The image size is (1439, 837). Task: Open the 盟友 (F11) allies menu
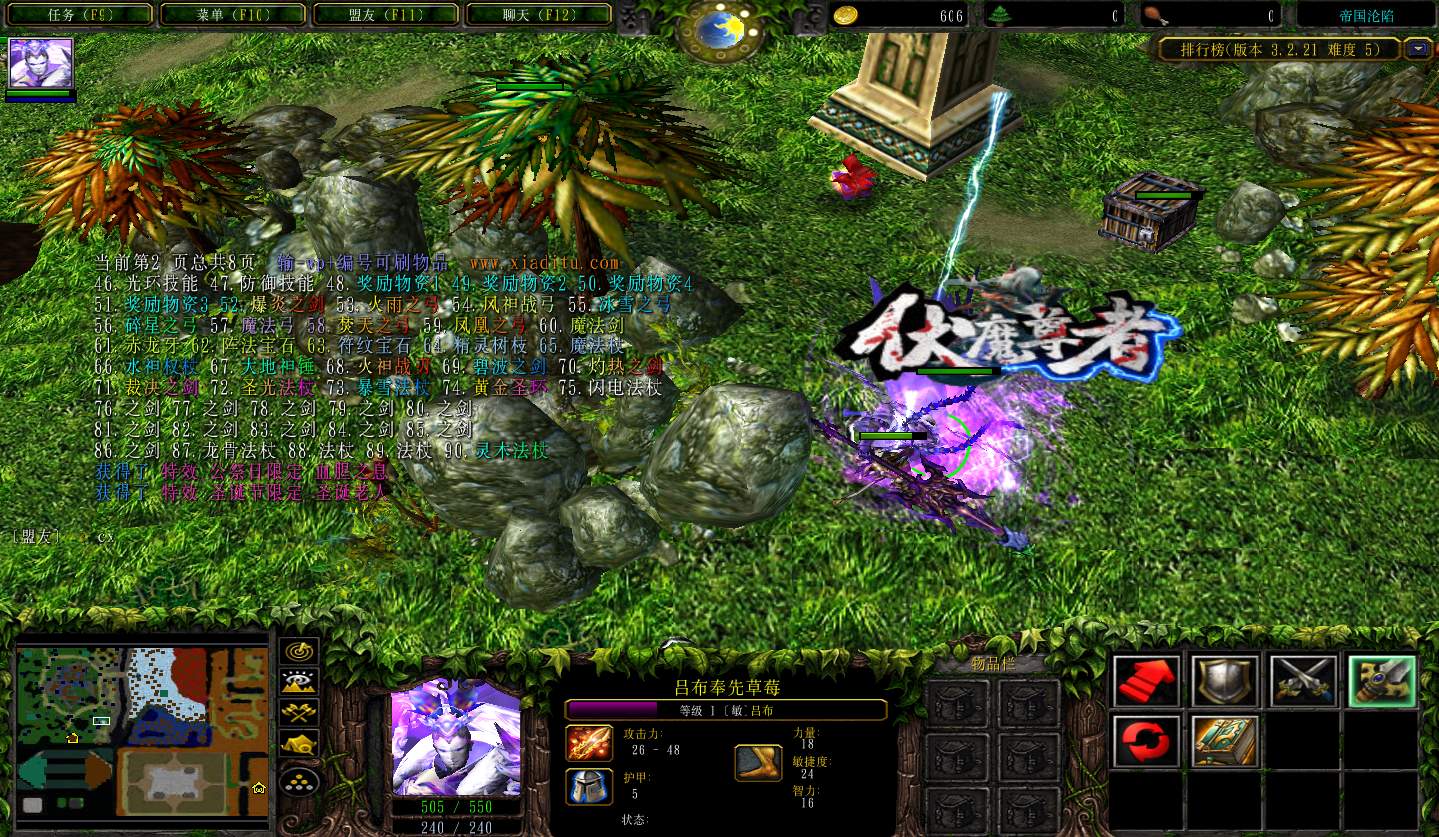386,15
